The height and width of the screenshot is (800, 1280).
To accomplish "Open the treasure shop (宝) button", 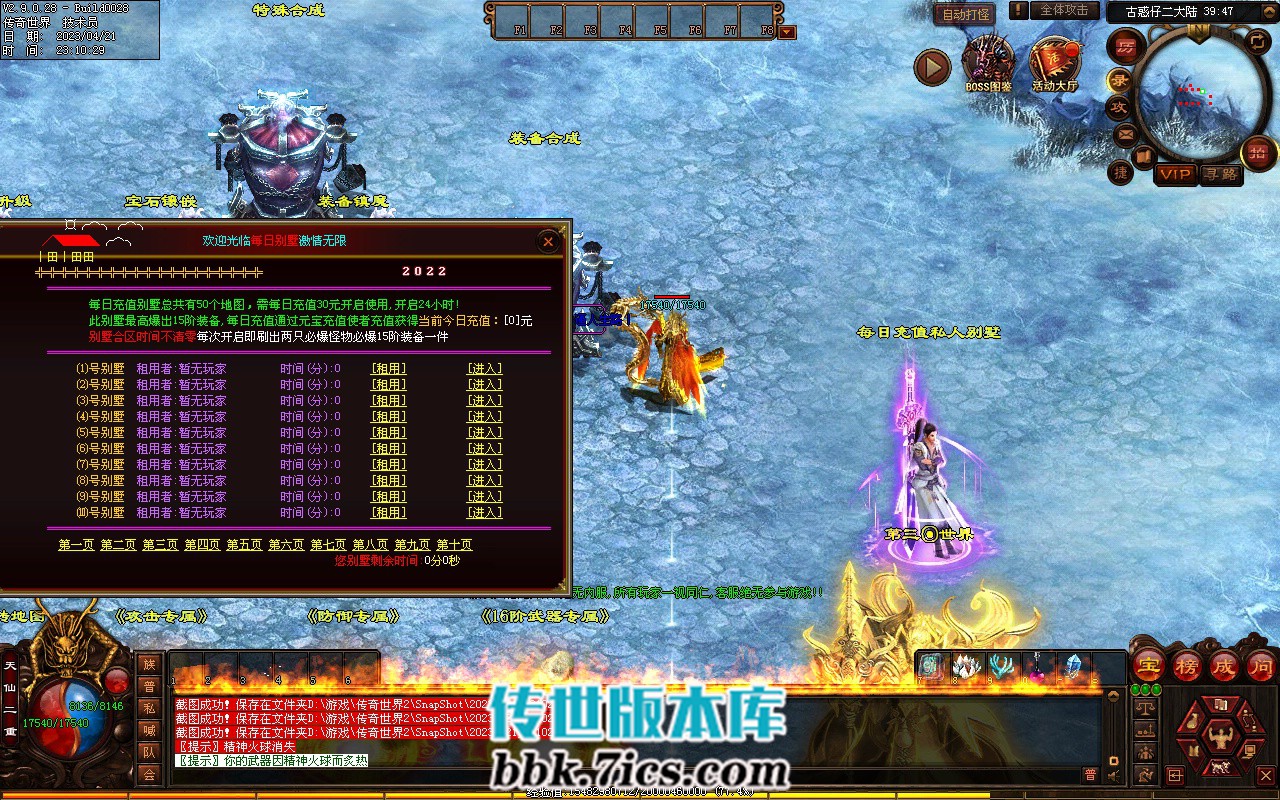I will click(x=1149, y=665).
